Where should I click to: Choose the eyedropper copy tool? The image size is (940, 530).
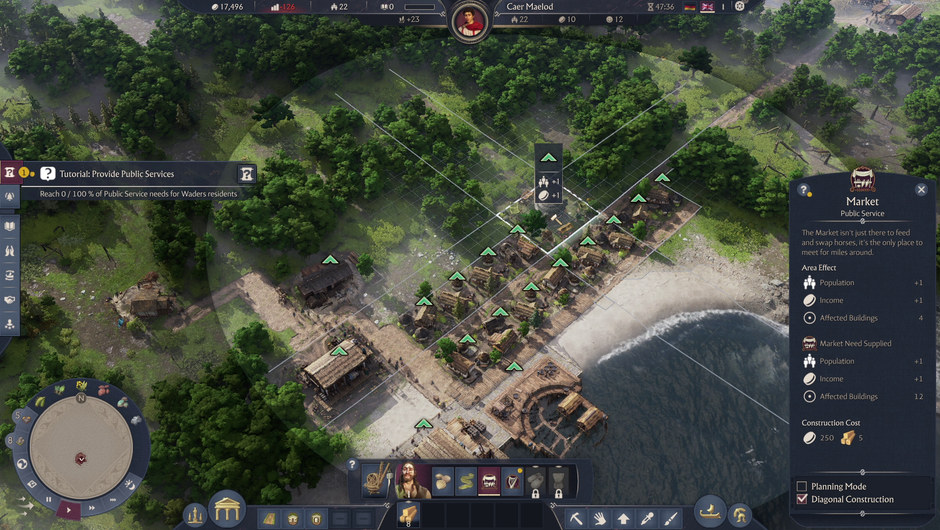pos(648,518)
